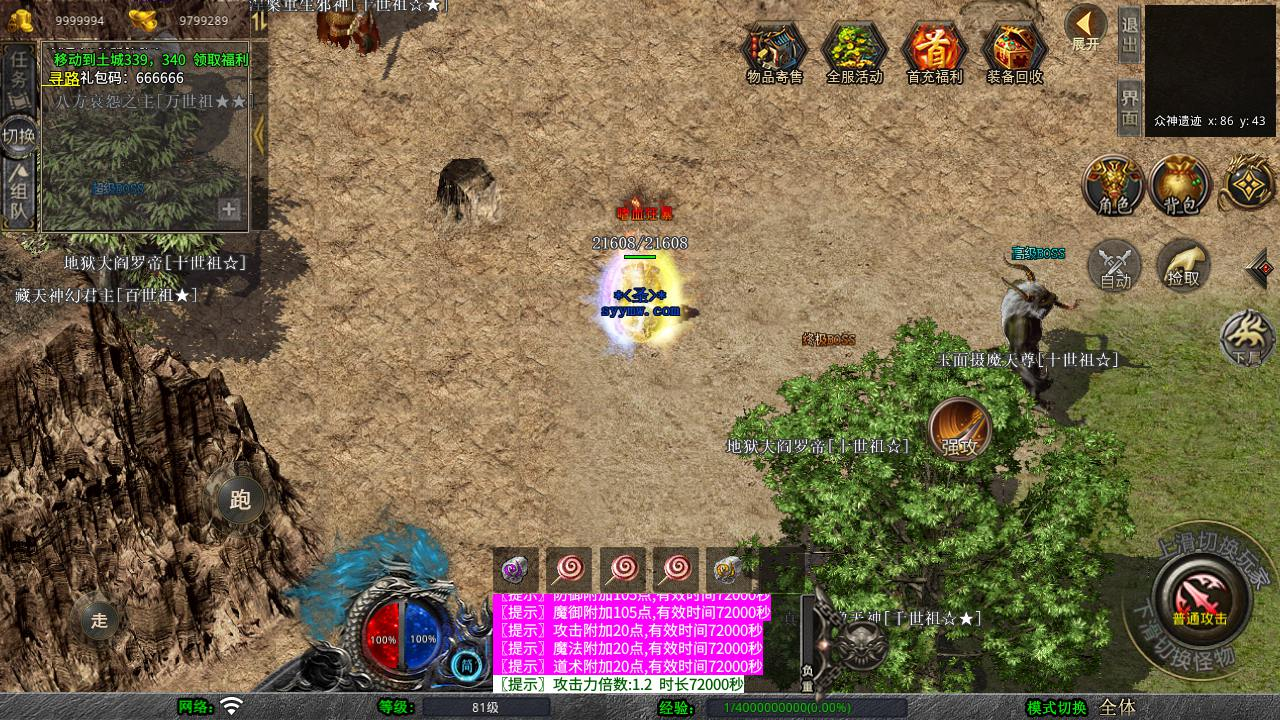Screen dimensions: 1280x720
Task: Click the 展开 expand arrow button
Action: 1085,28
